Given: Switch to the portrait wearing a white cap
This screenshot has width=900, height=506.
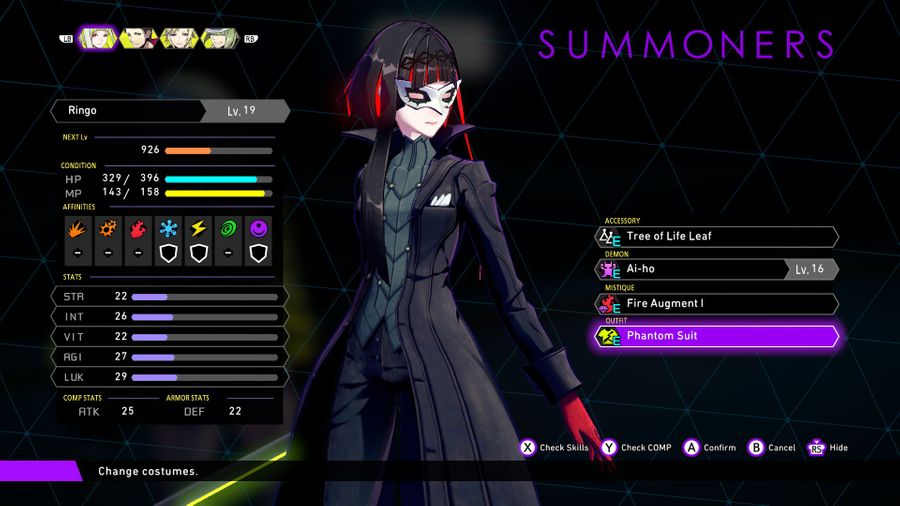Looking at the screenshot, I should (219, 39).
